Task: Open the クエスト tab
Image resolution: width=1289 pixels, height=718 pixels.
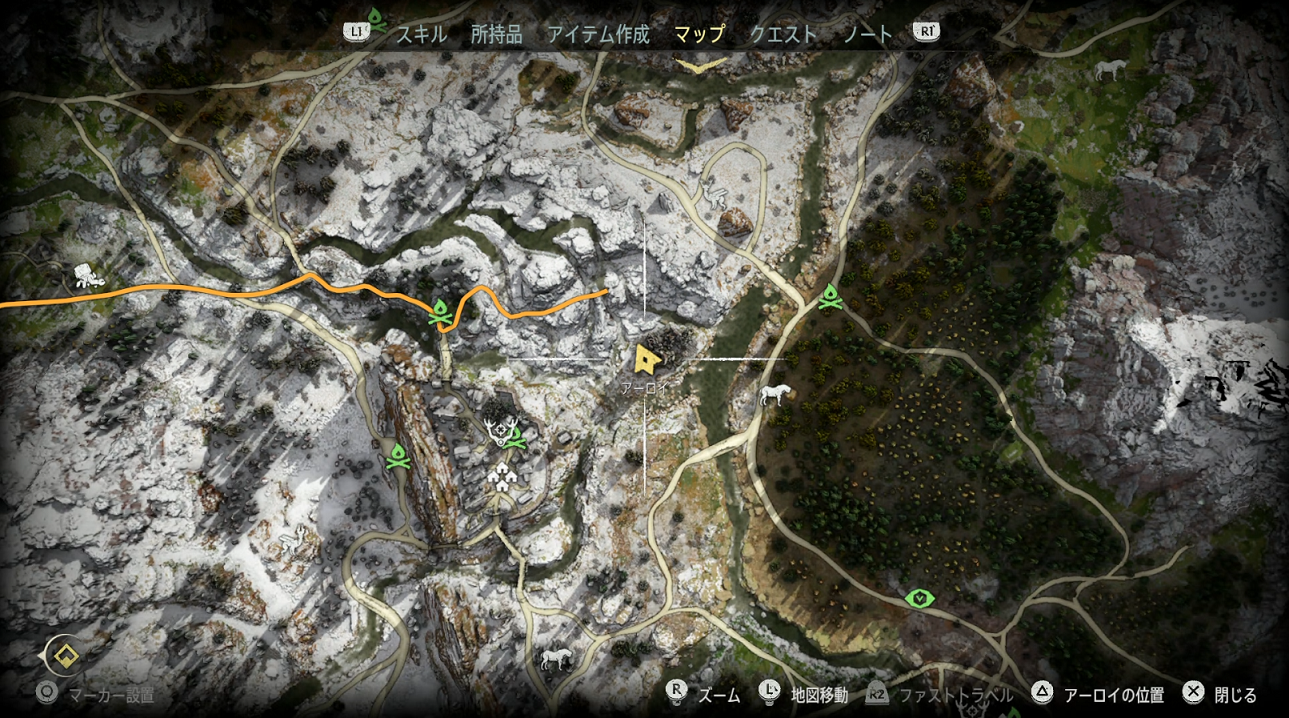Action: [x=783, y=34]
